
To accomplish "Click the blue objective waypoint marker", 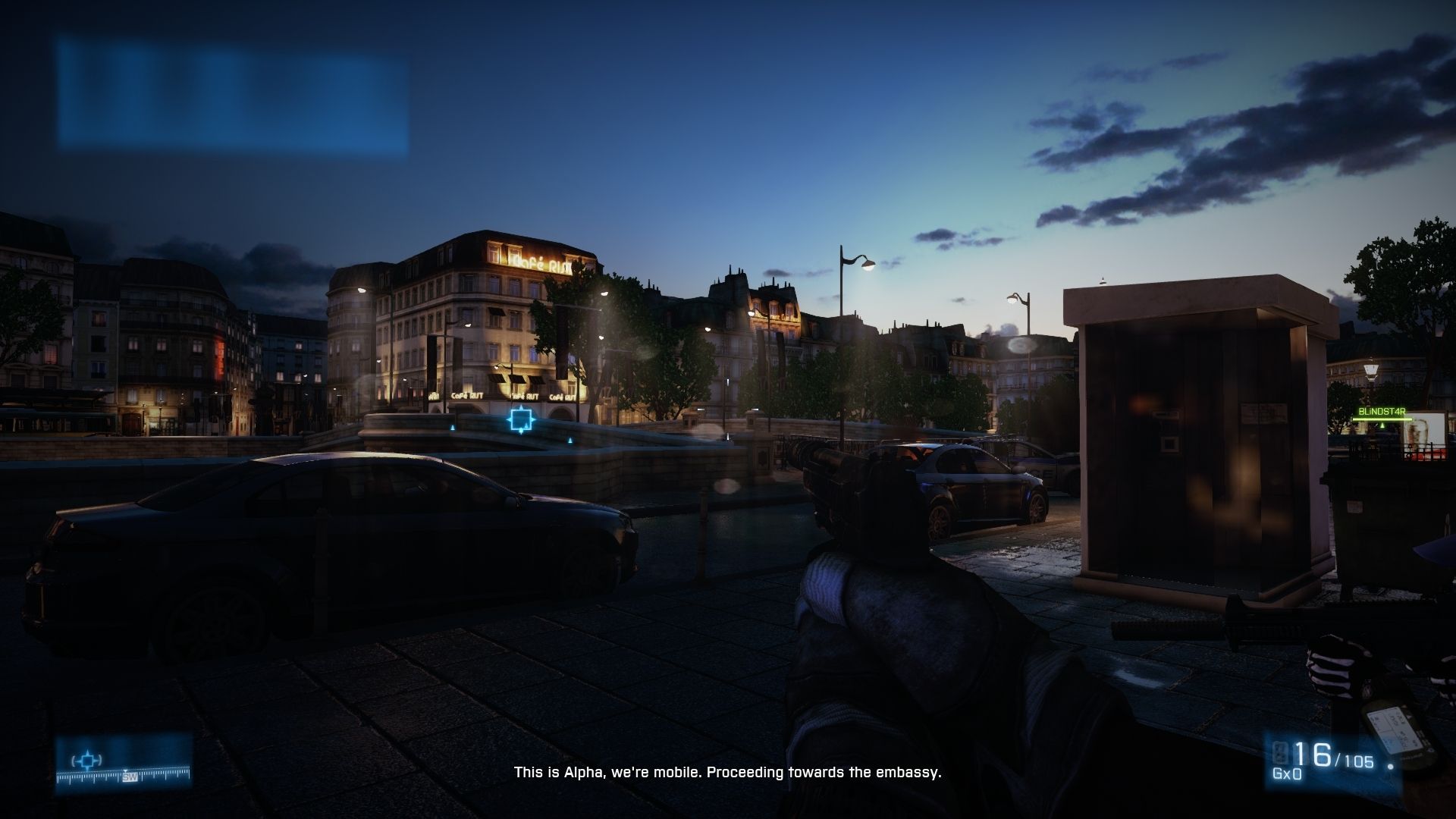I will coord(521,419).
